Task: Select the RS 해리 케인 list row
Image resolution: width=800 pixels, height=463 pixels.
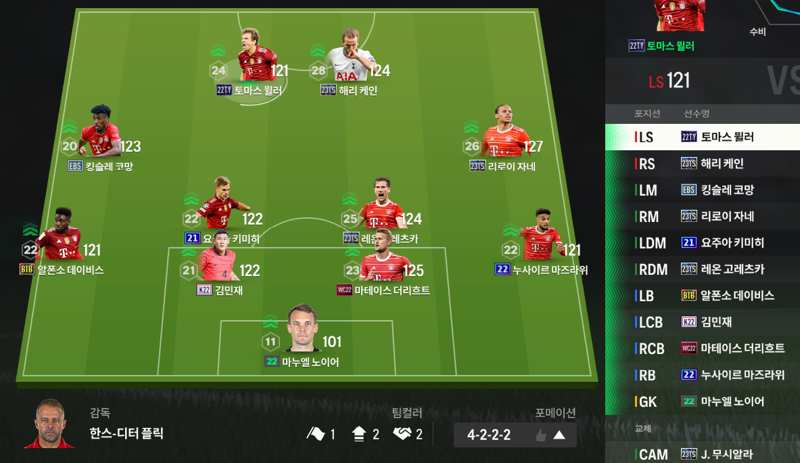Action: (x=702, y=163)
